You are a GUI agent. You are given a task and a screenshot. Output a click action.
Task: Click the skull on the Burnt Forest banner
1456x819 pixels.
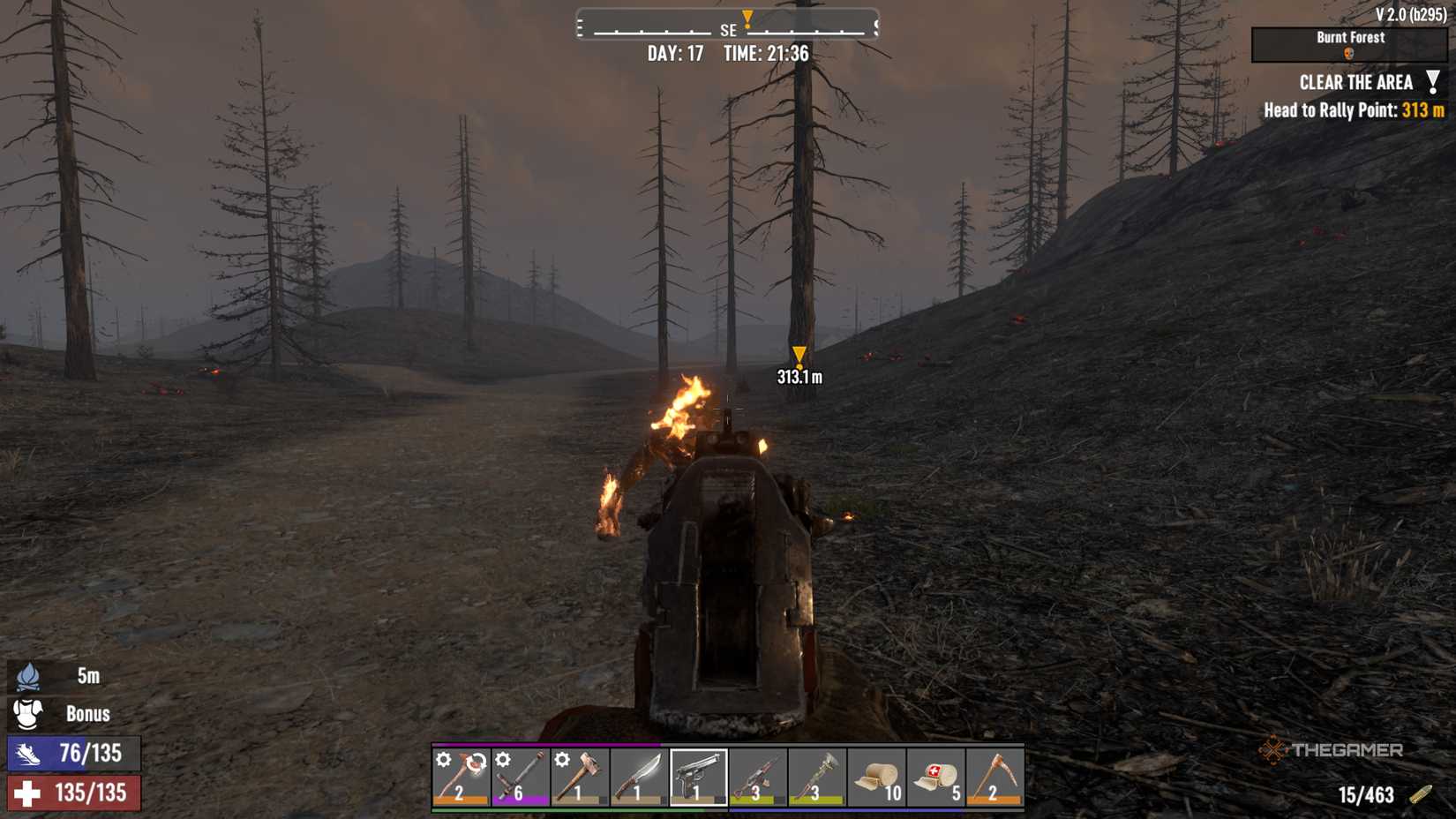click(1348, 54)
